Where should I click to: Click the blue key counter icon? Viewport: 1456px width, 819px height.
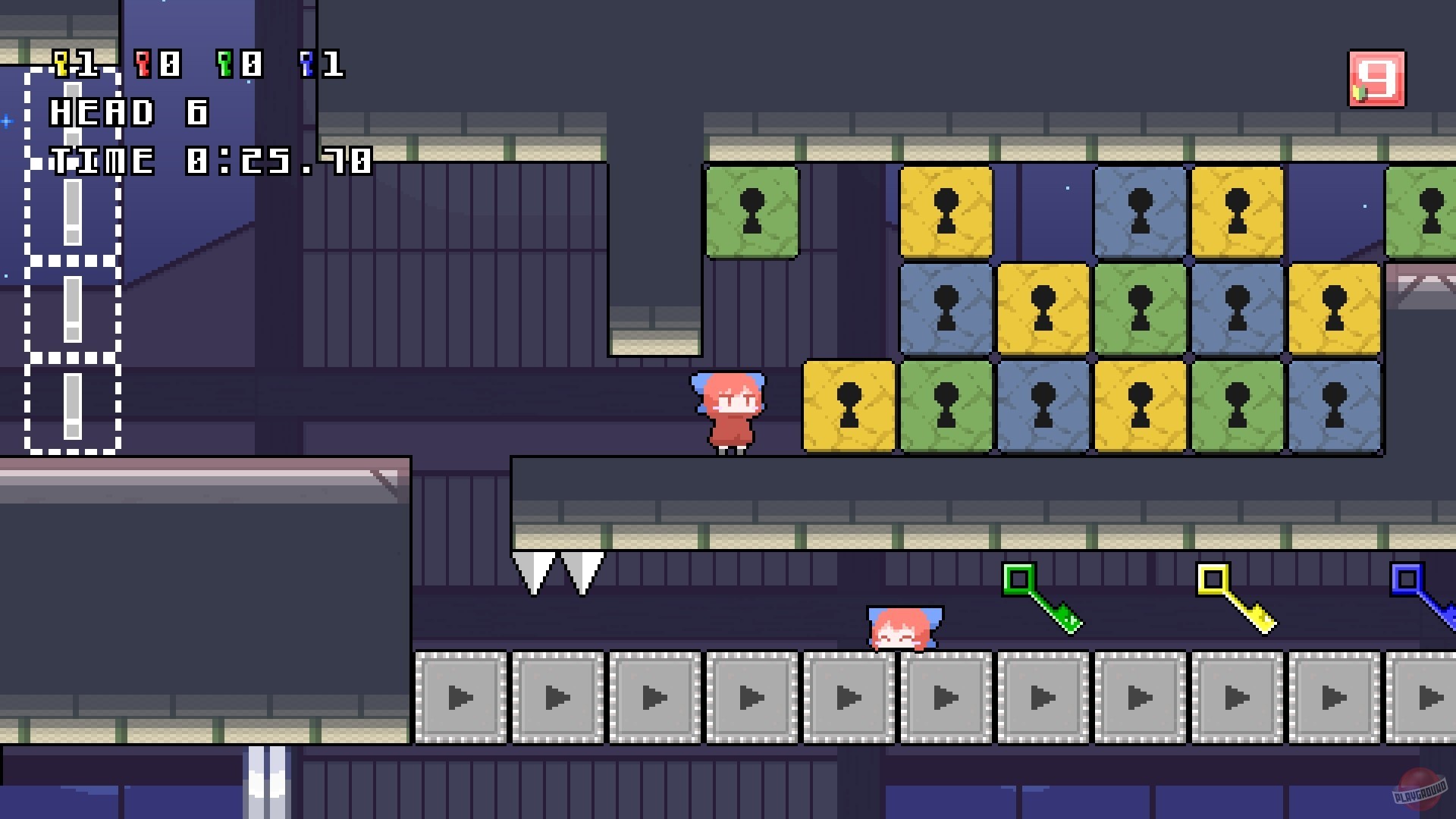308,64
